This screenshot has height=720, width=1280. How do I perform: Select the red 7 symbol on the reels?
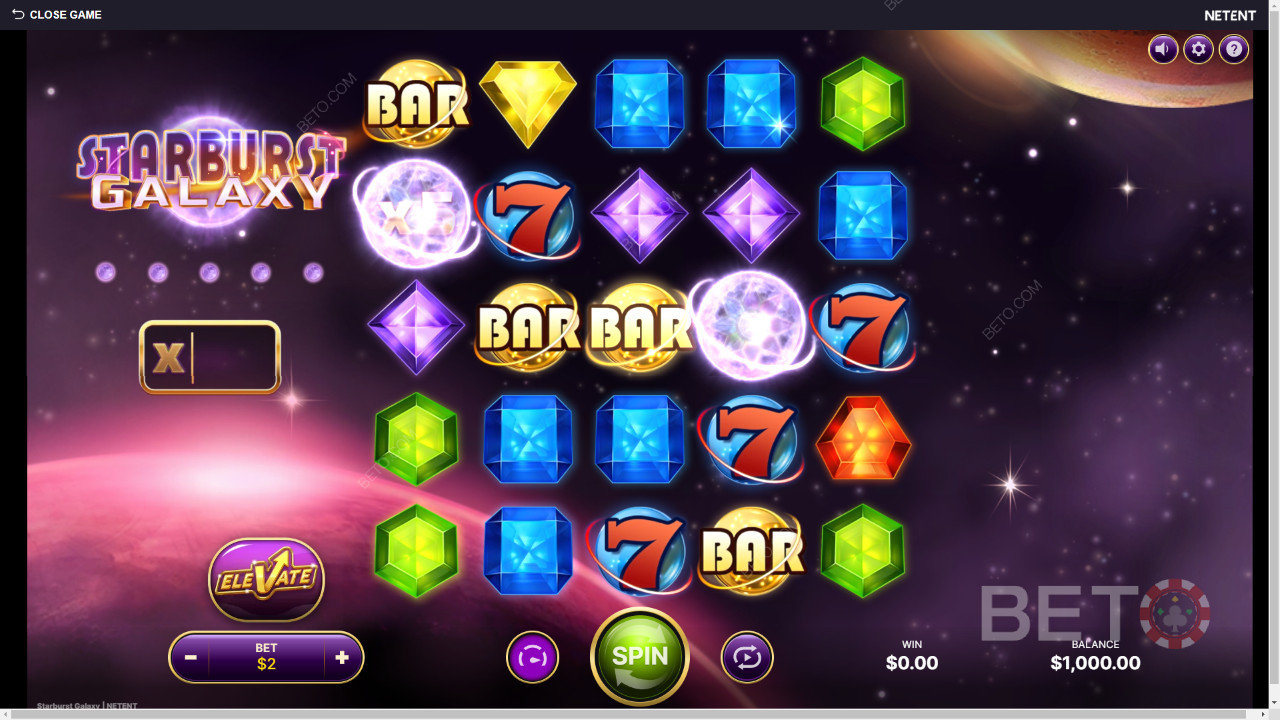[531, 215]
